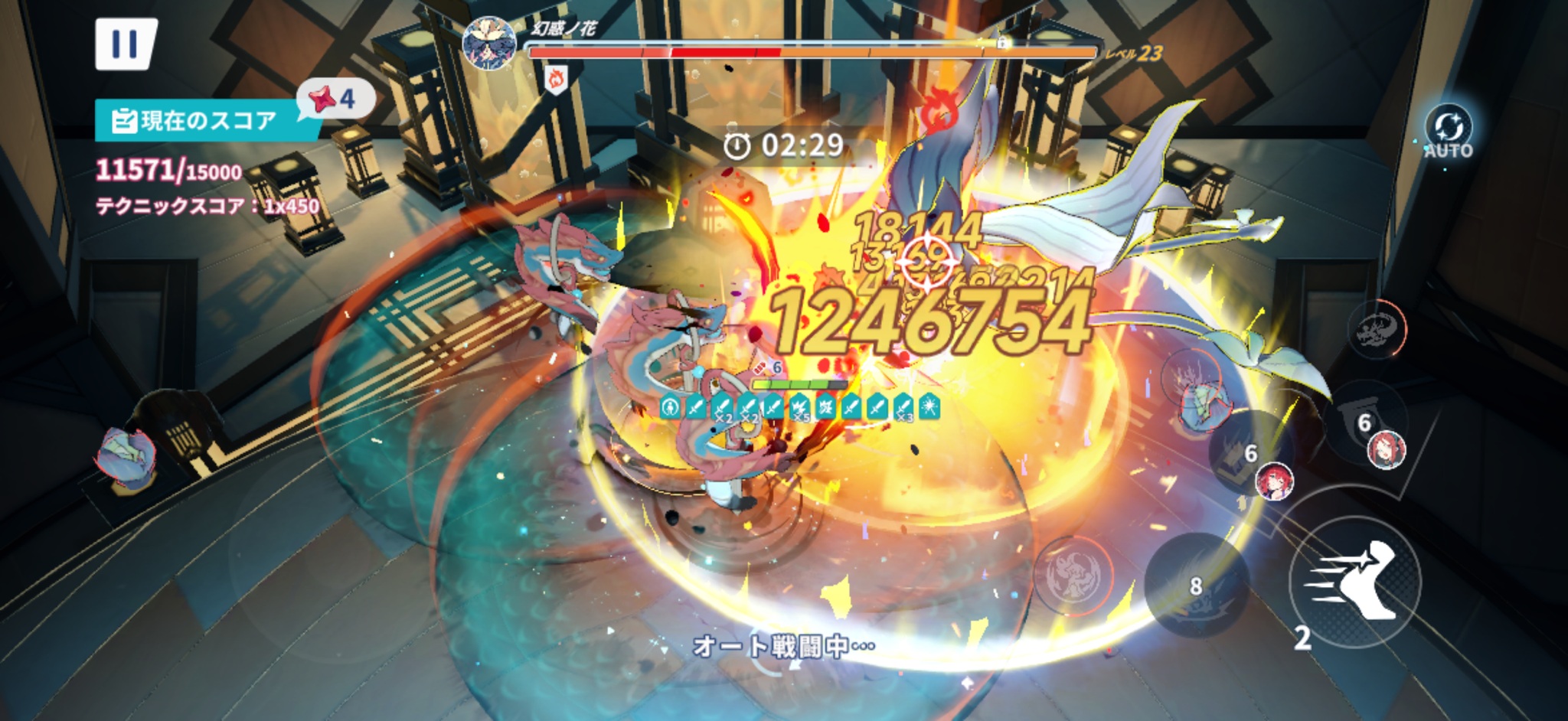Screen dimensions: 1568x721
Task: Use the dash boot button
Action: [1354, 580]
